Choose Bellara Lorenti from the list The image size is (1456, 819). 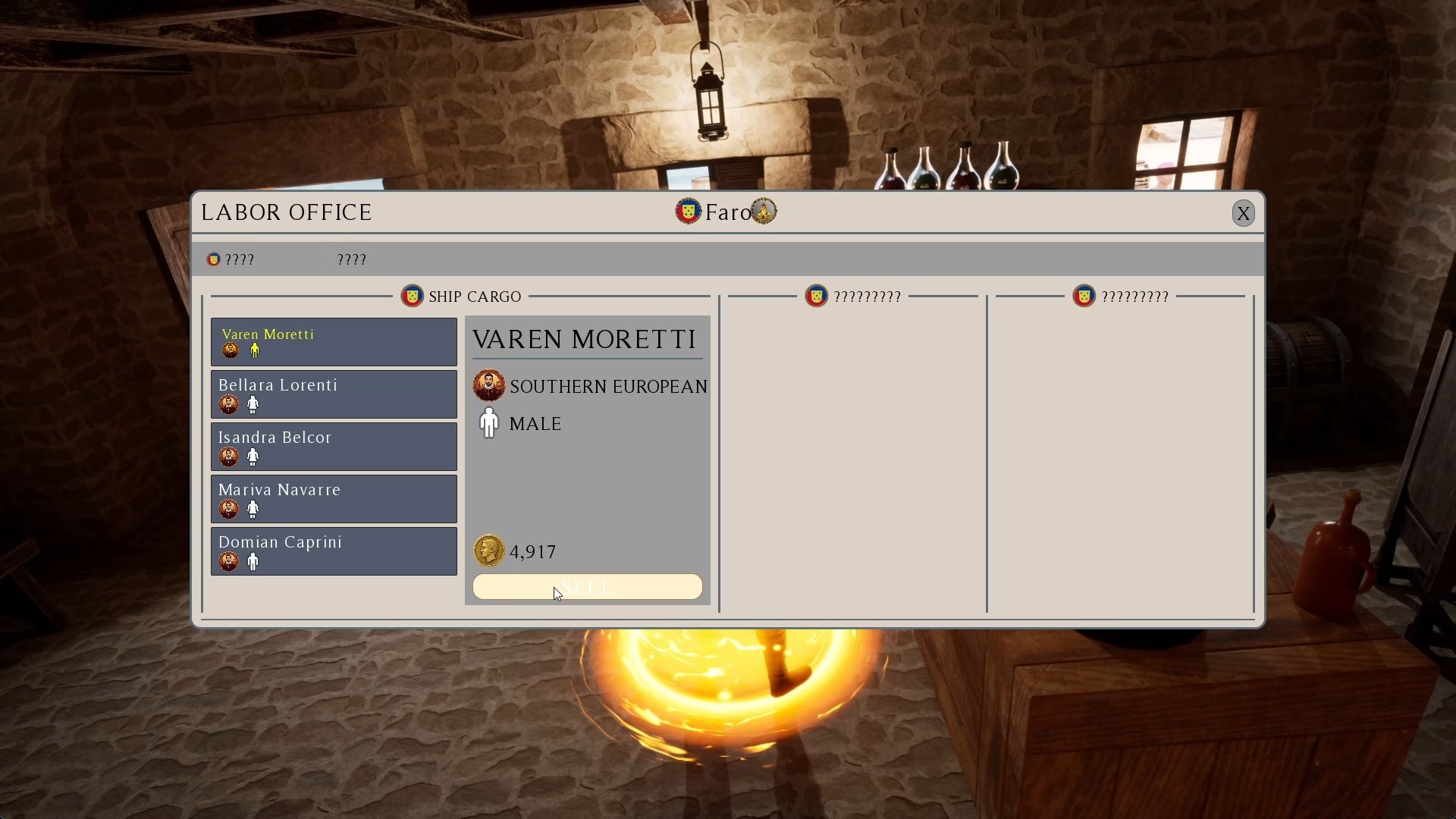pyautogui.click(x=334, y=394)
